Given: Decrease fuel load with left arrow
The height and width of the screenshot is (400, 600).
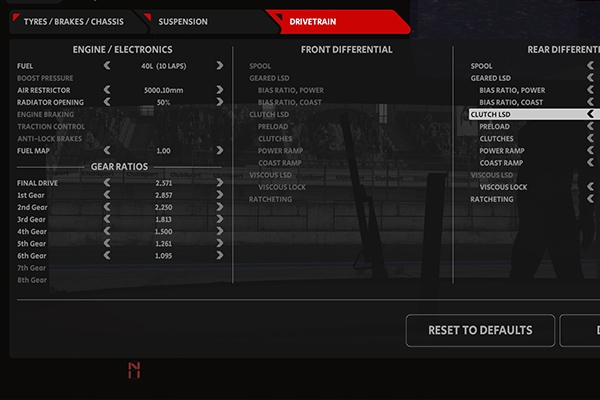Looking at the screenshot, I should [107, 66].
